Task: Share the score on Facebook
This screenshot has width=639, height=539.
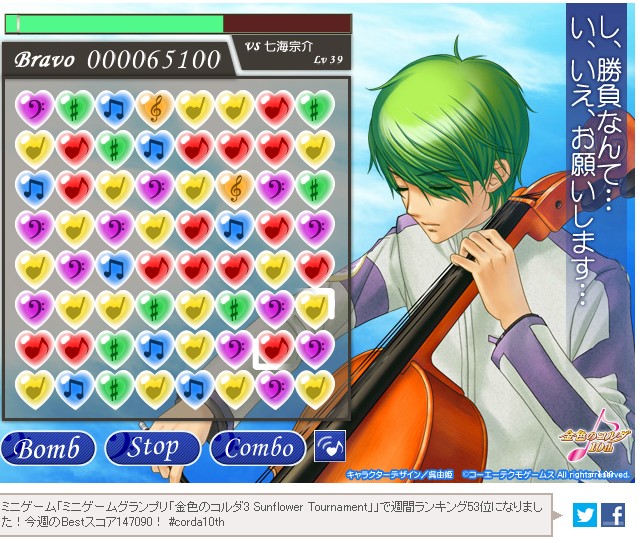Action: tap(613, 515)
